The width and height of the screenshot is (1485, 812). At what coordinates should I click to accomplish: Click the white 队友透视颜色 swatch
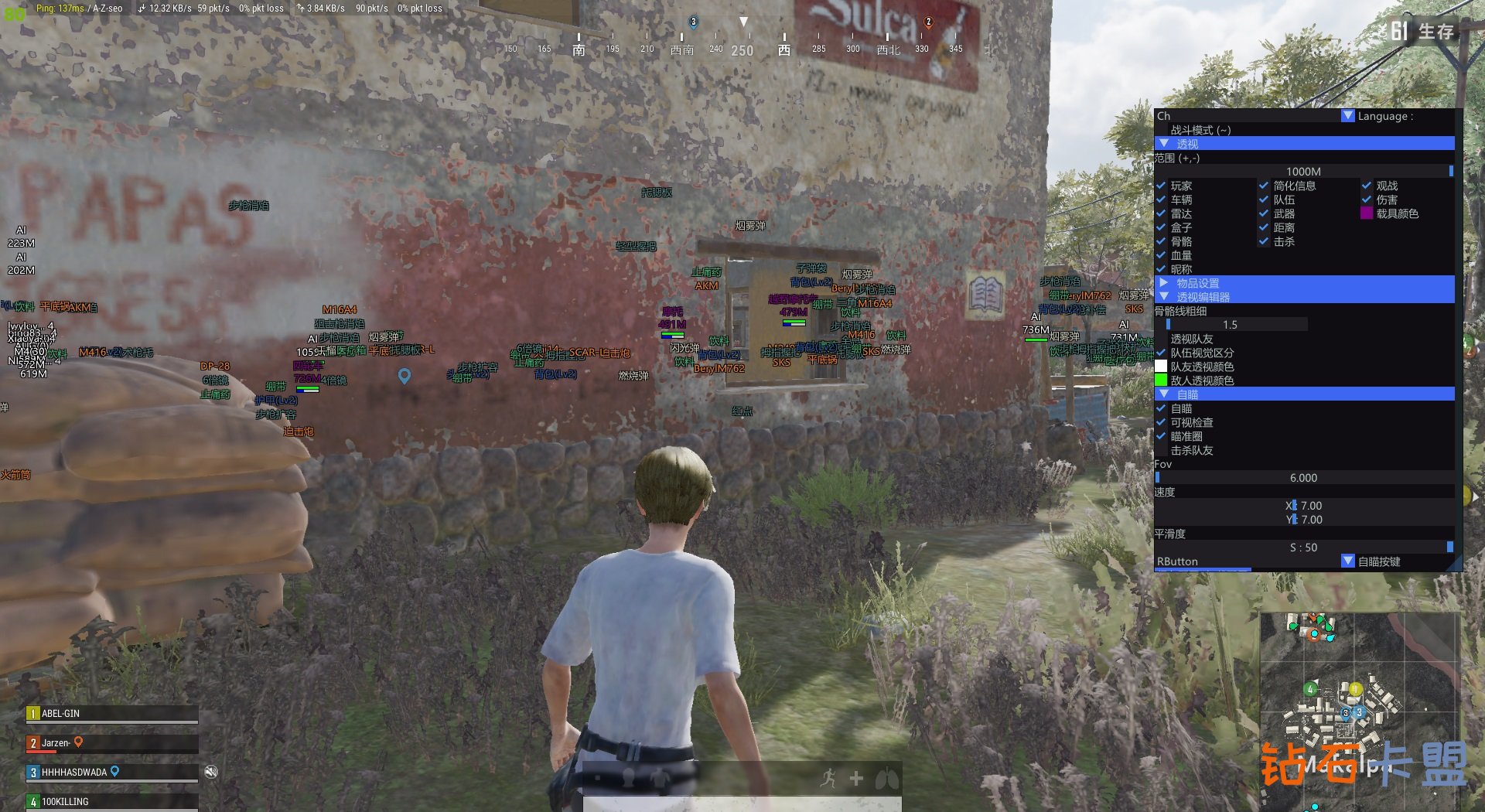tap(1161, 367)
